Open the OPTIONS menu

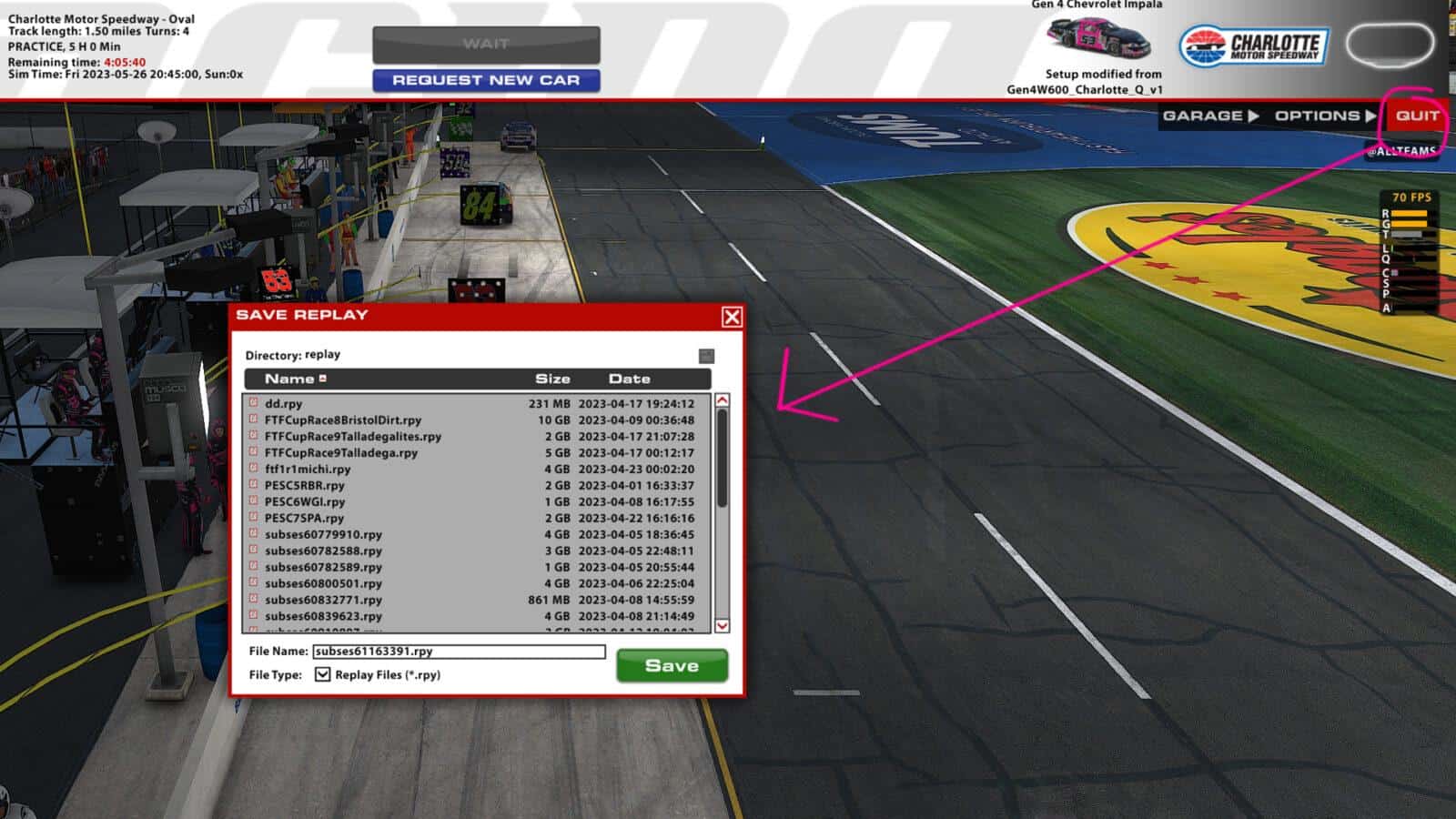coord(1314,116)
